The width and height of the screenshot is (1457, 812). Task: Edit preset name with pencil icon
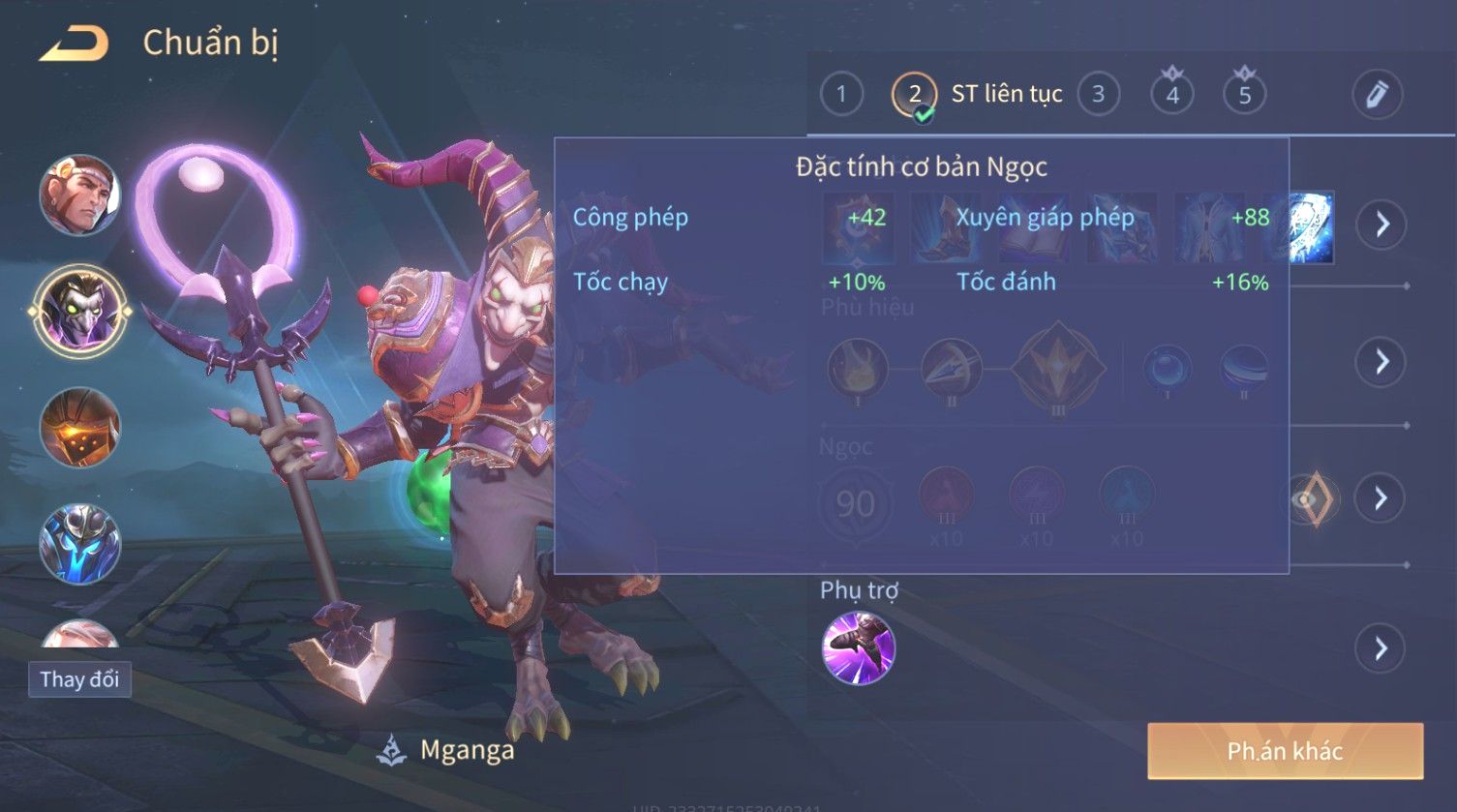[1377, 95]
